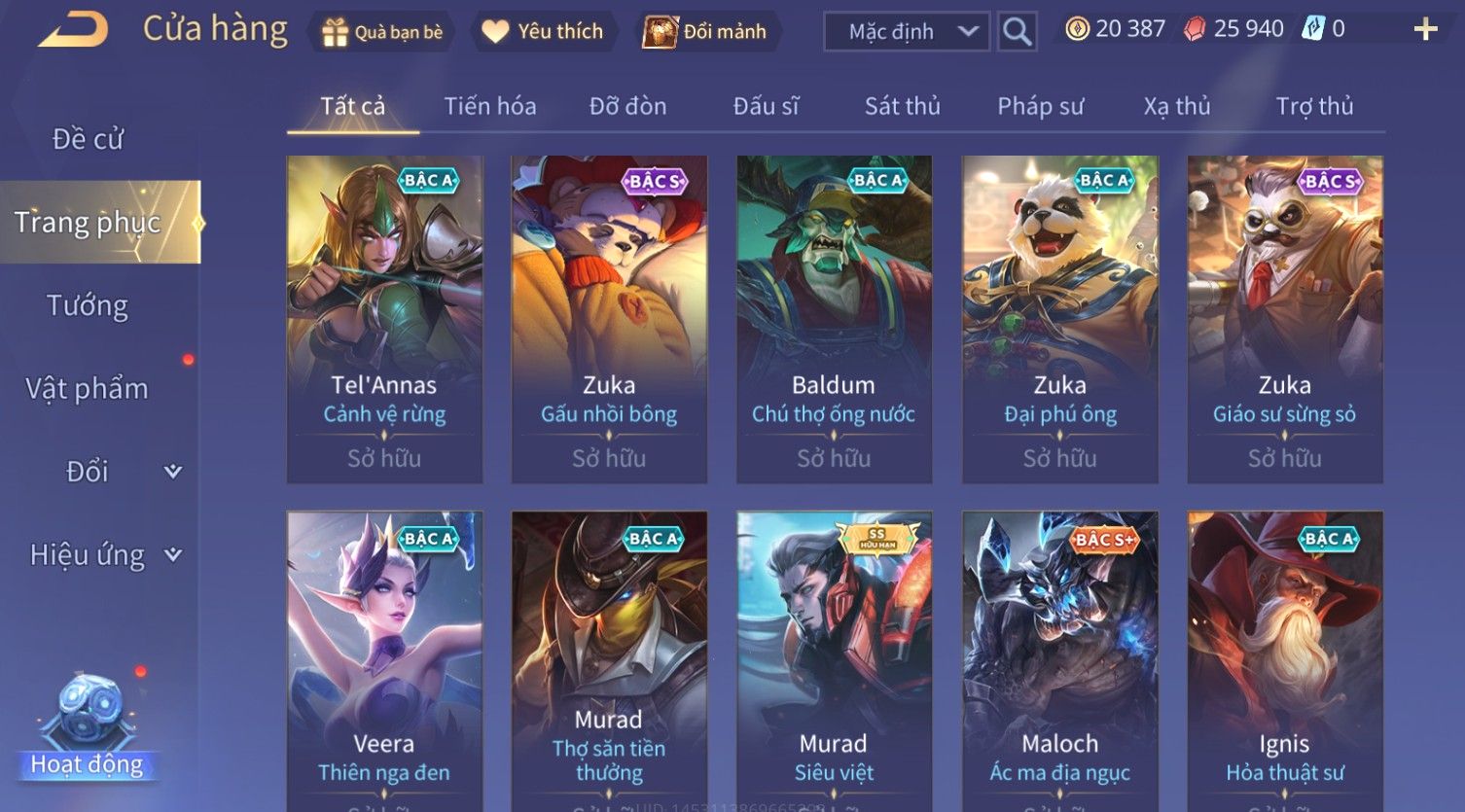Go to the Vật phẩm items section

[88, 389]
